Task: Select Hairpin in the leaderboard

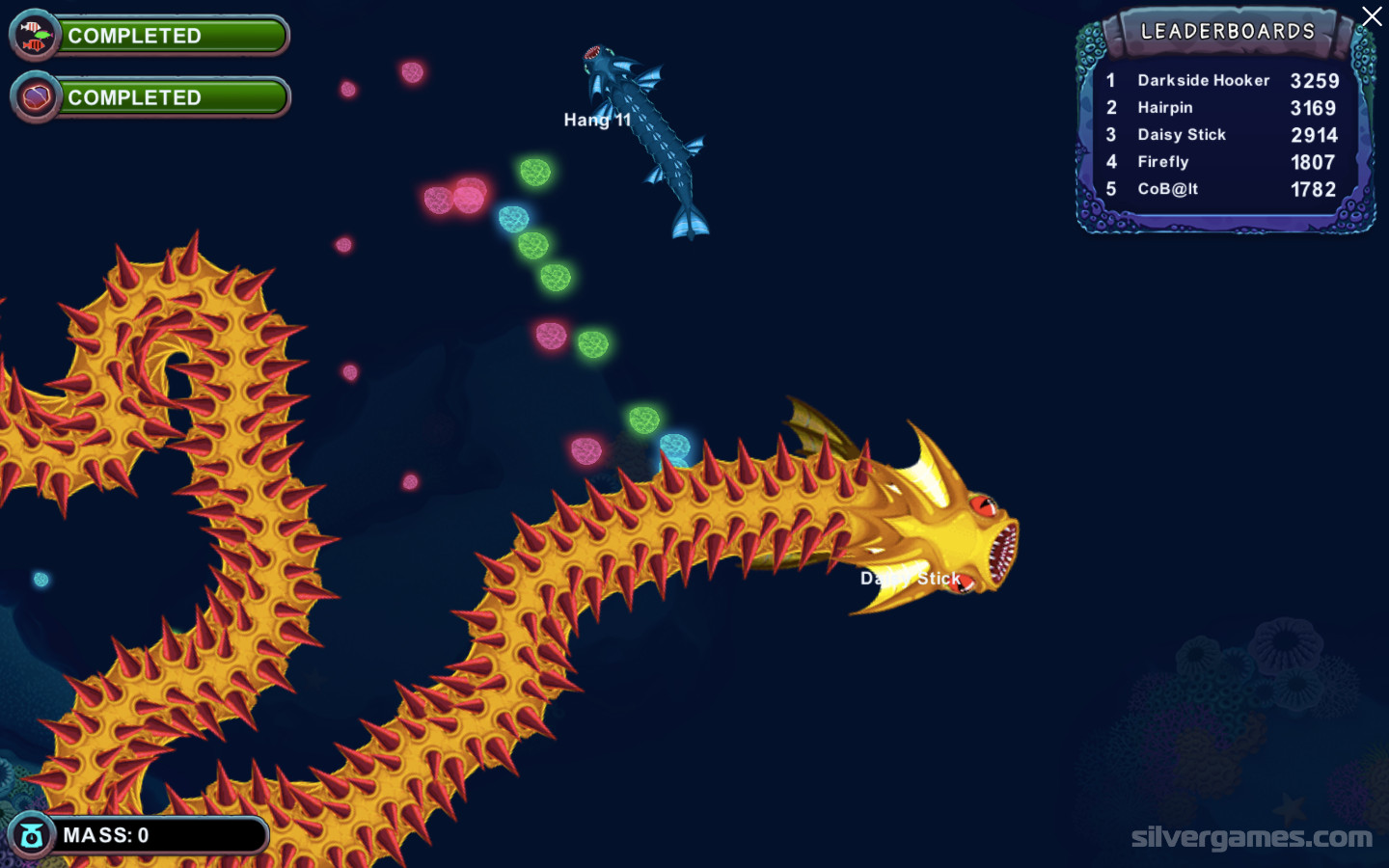Action: pyautogui.click(x=1222, y=108)
